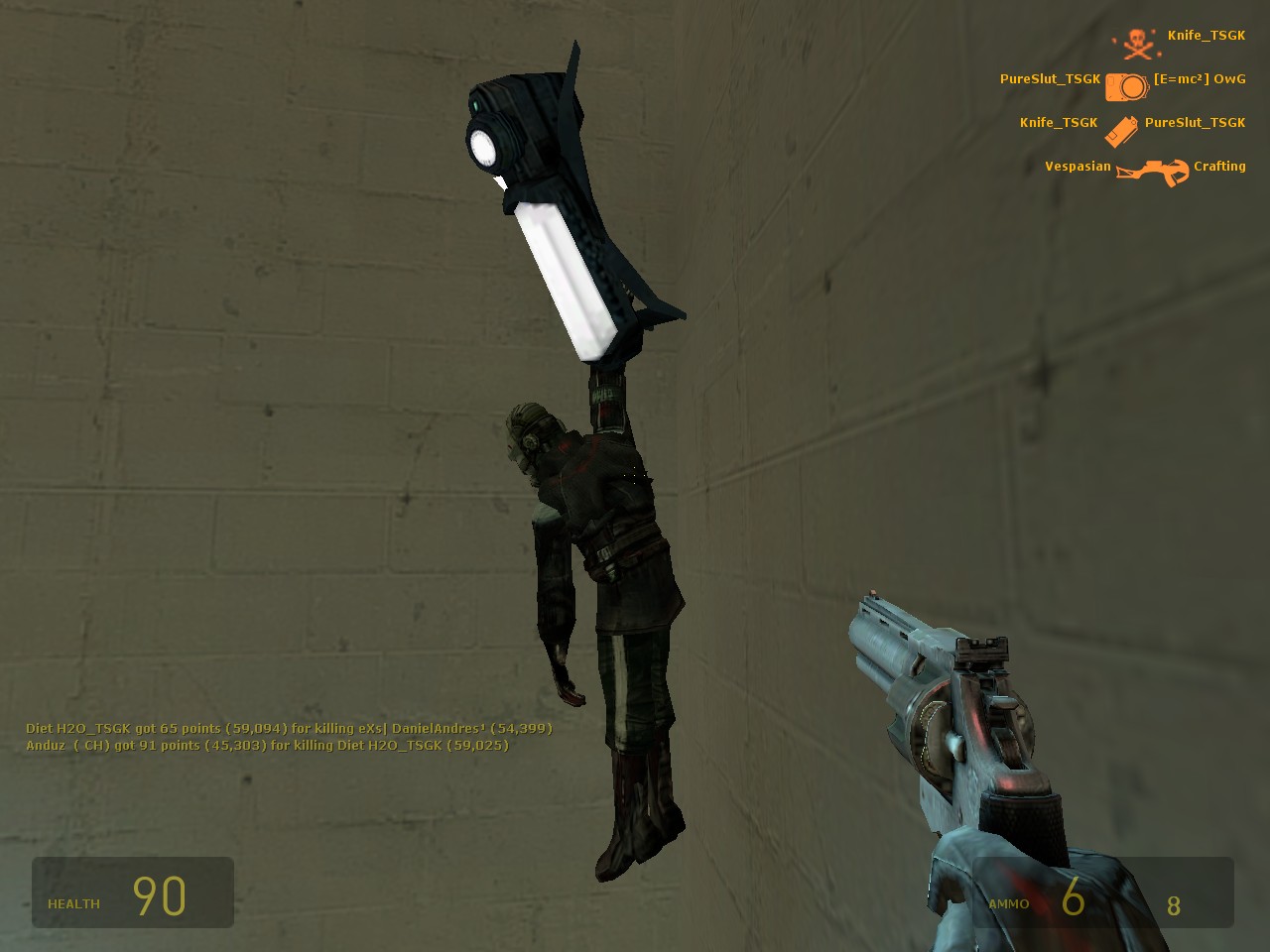Click the health value showing 90

coord(162,892)
